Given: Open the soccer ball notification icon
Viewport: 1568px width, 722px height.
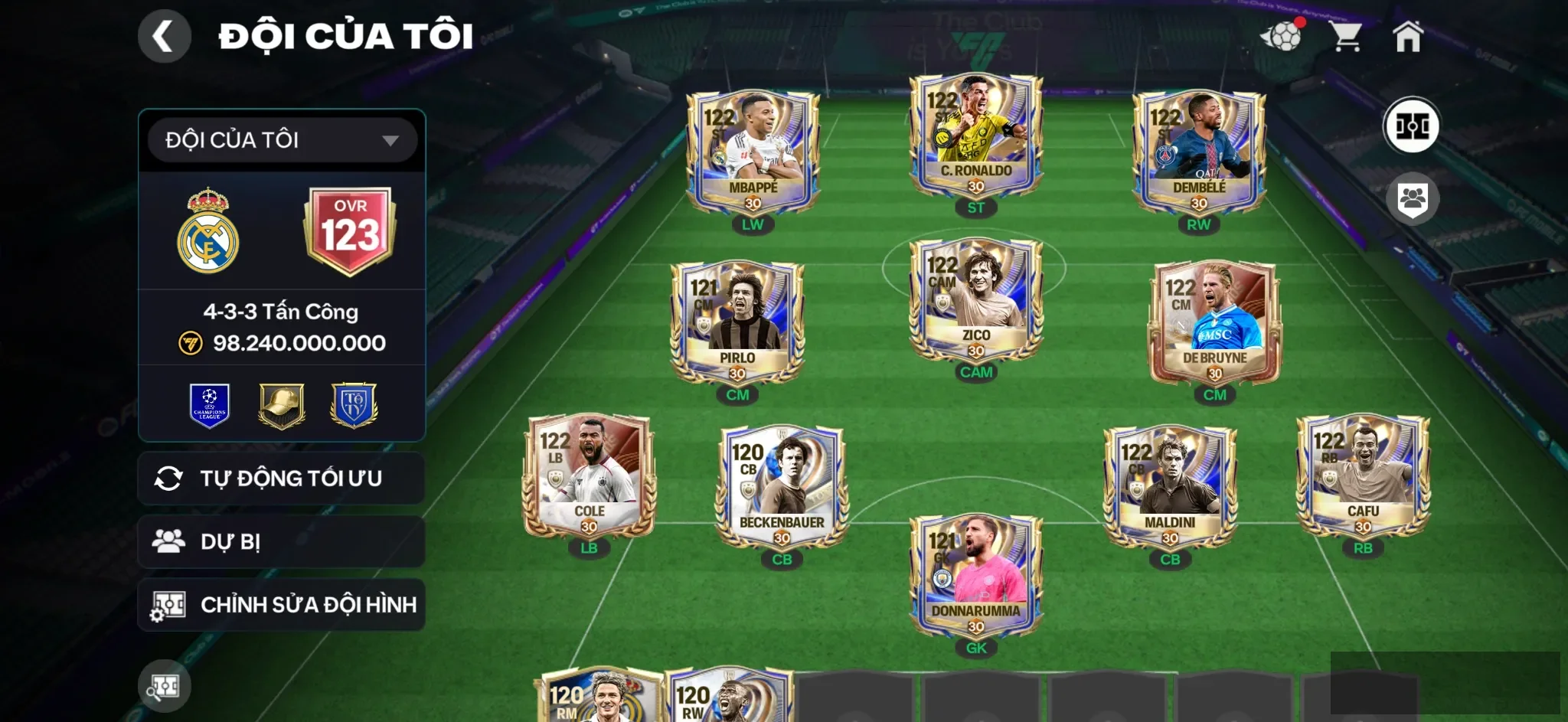Looking at the screenshot, I should click(x=1282, y=36).
